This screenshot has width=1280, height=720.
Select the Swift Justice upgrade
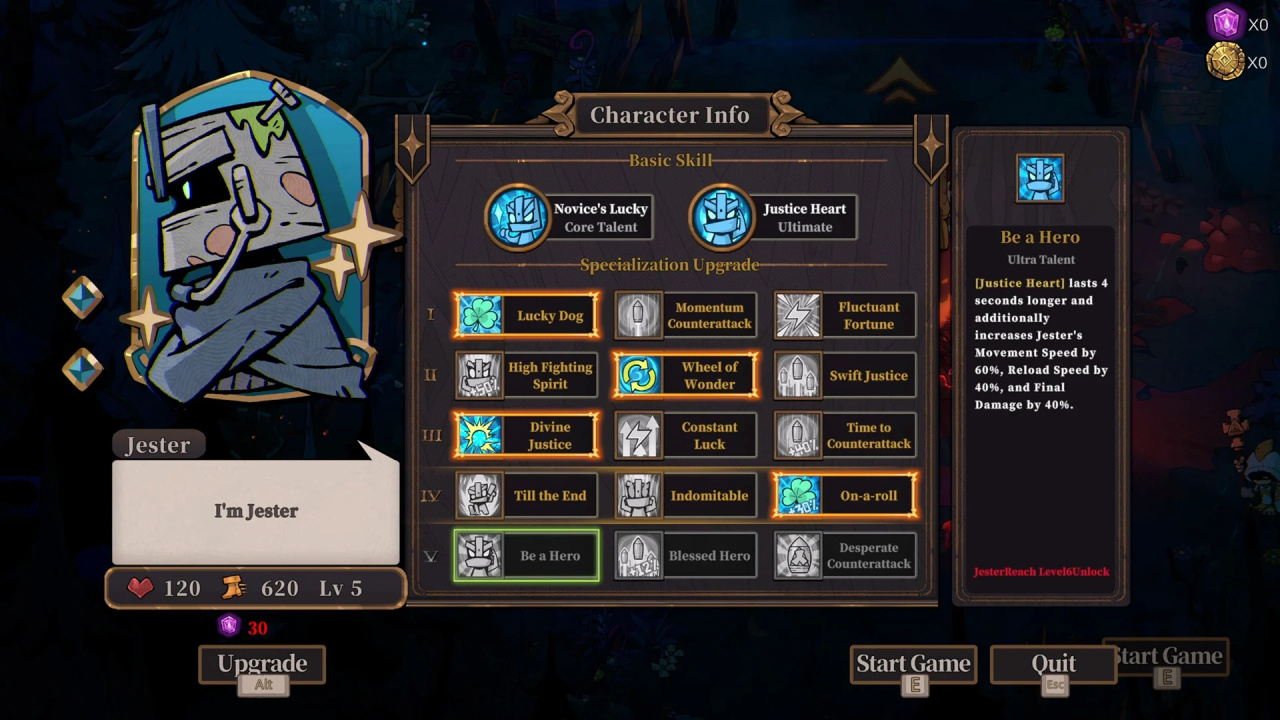845,376
